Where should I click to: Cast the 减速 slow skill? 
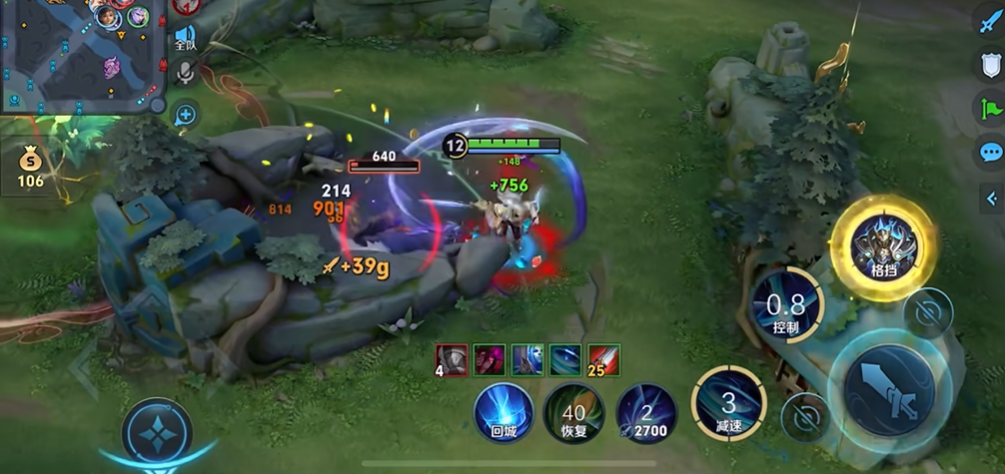728,403
